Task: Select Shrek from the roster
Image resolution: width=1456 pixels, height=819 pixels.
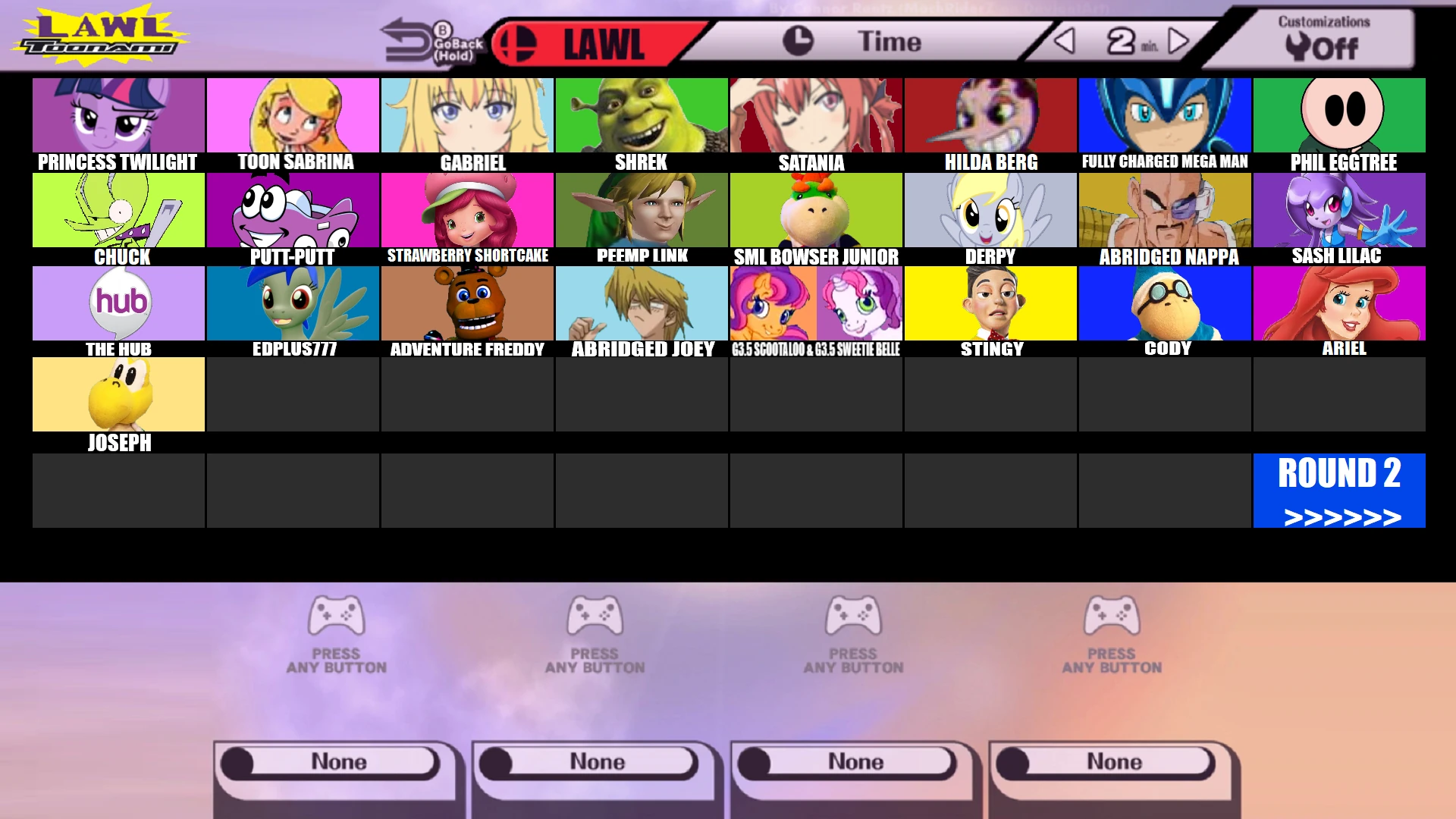Action: pos(641,115)
